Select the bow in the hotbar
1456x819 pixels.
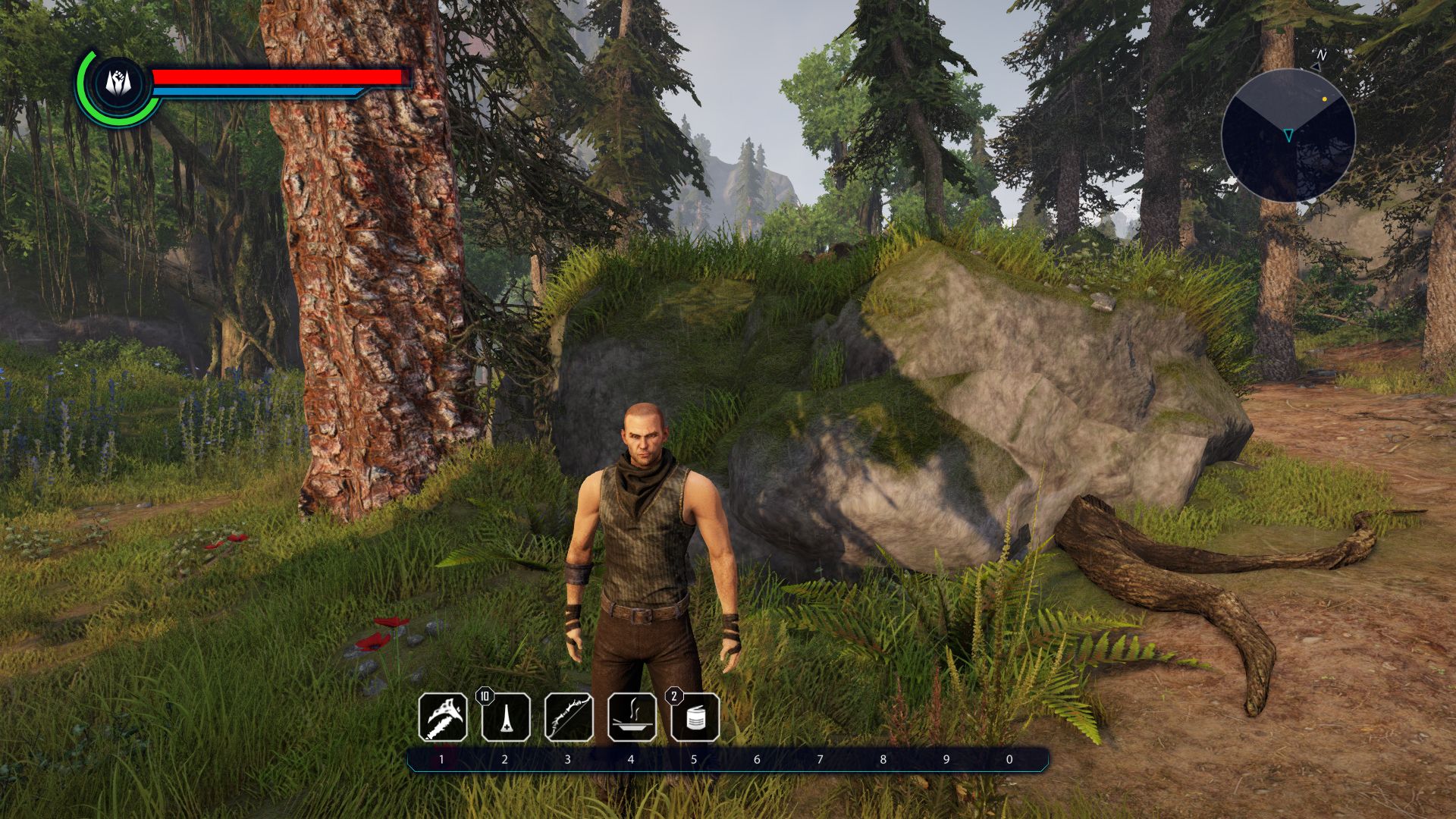click(x=569, y=717)
